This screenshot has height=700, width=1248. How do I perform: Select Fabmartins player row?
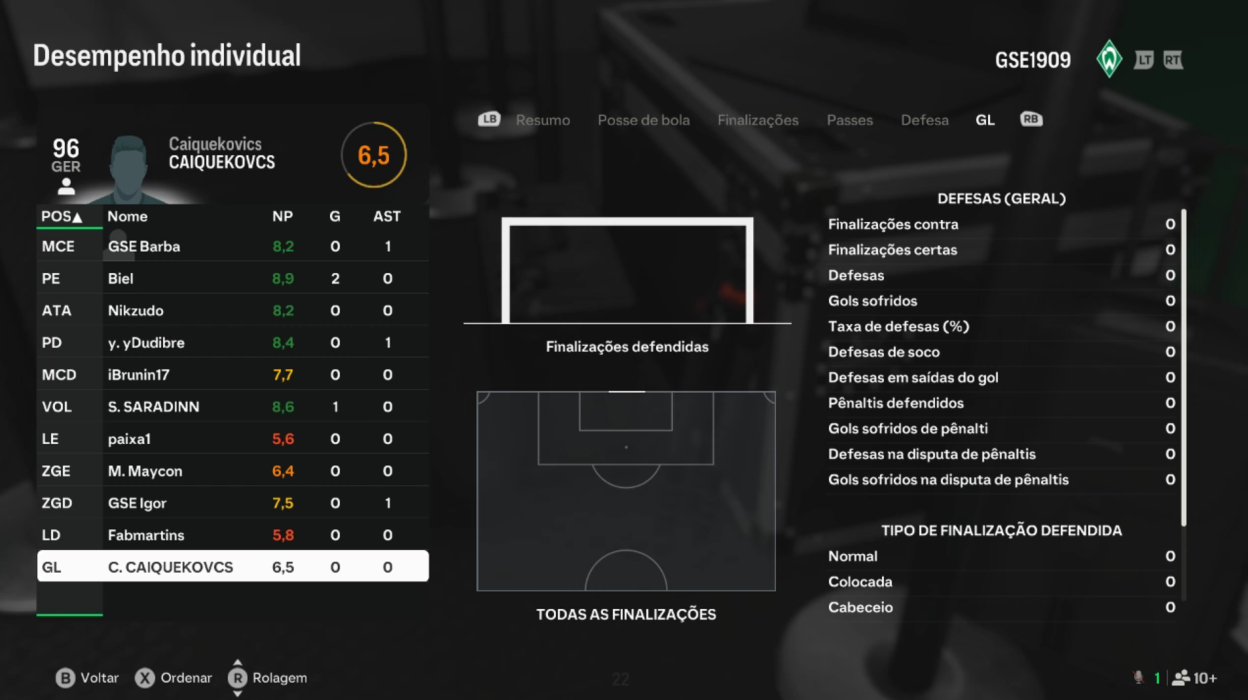point(233,534)
